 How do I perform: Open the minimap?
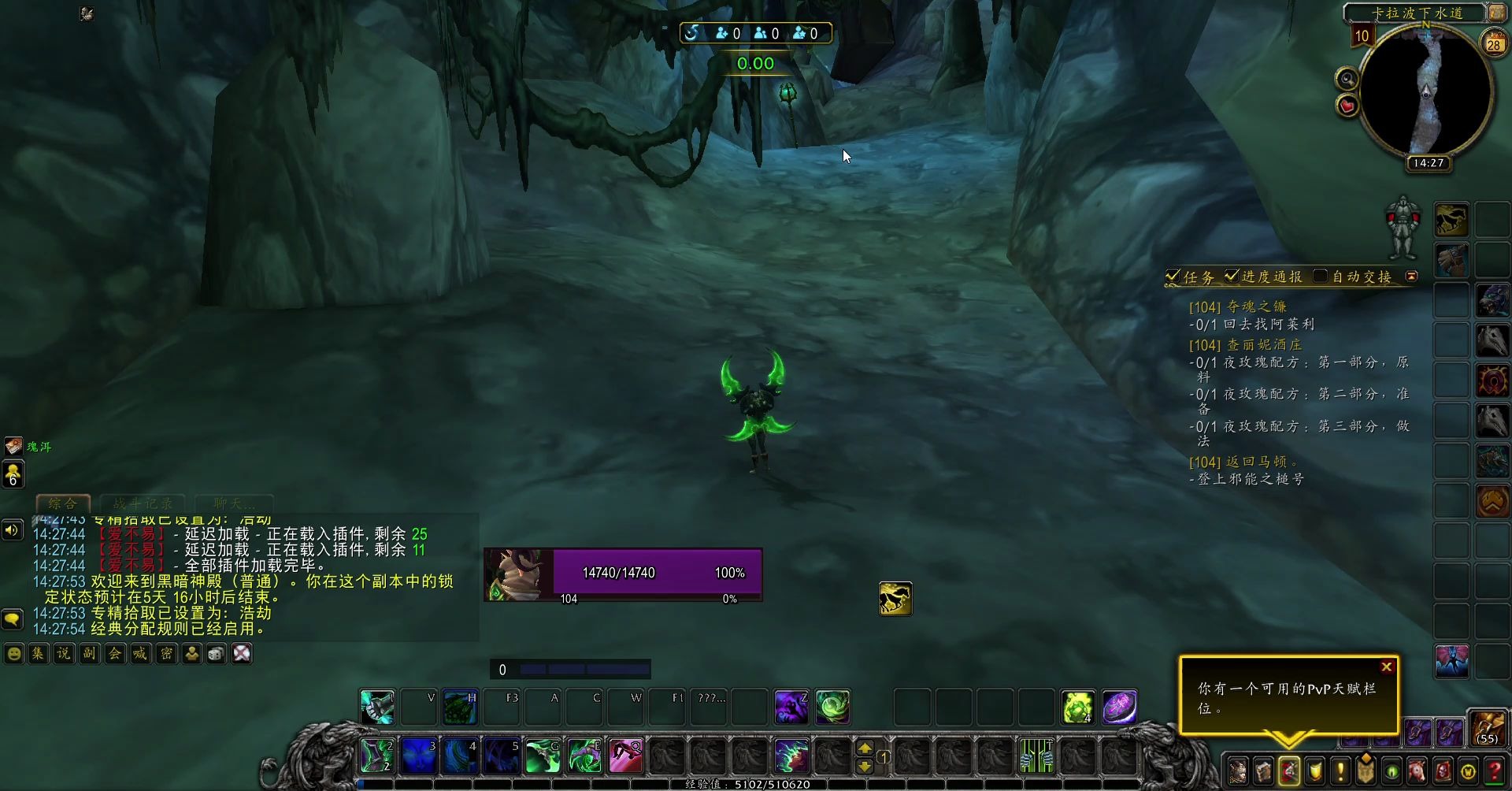(x=1425, y=92)
